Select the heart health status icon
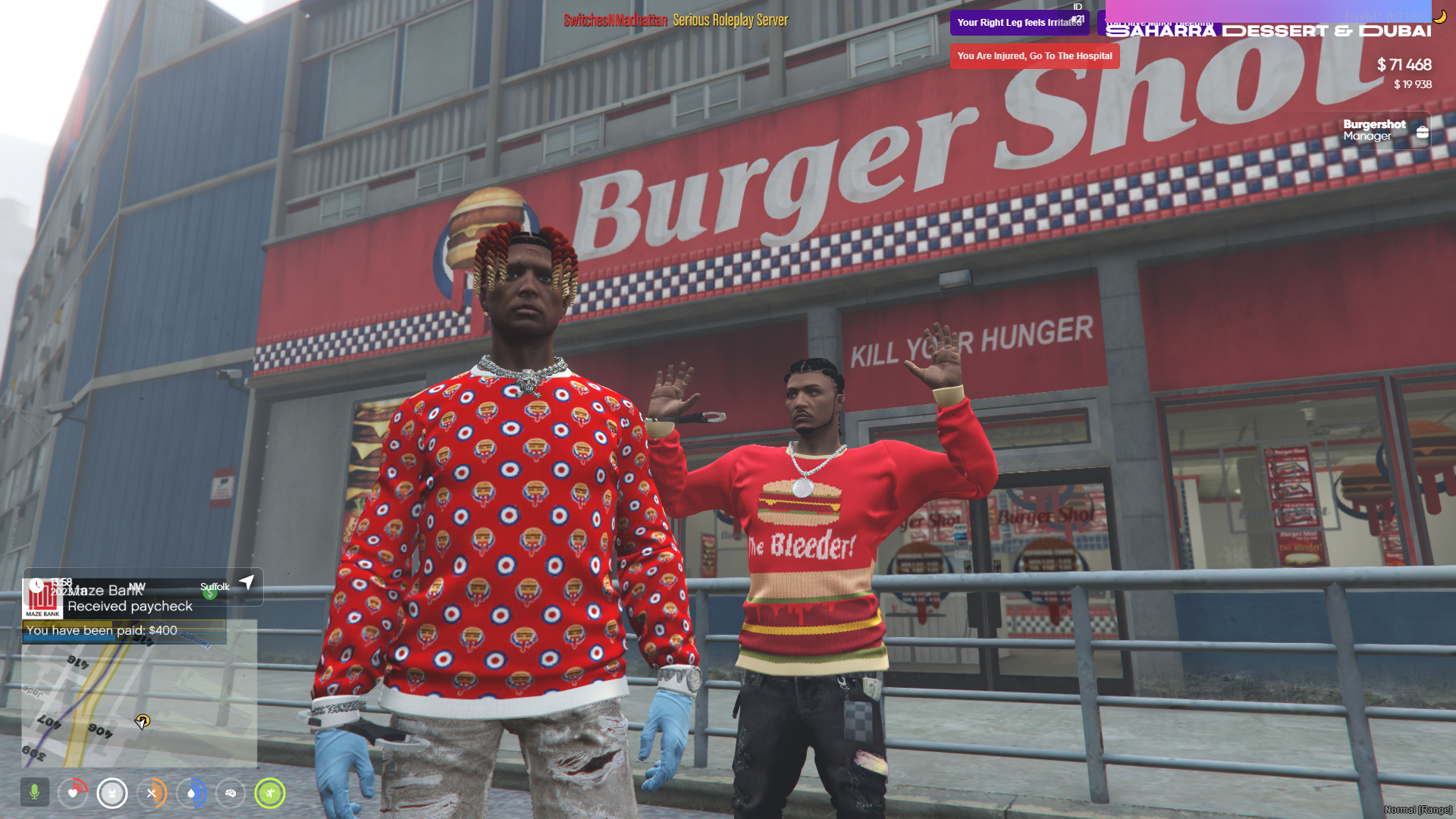 [73, 793]
